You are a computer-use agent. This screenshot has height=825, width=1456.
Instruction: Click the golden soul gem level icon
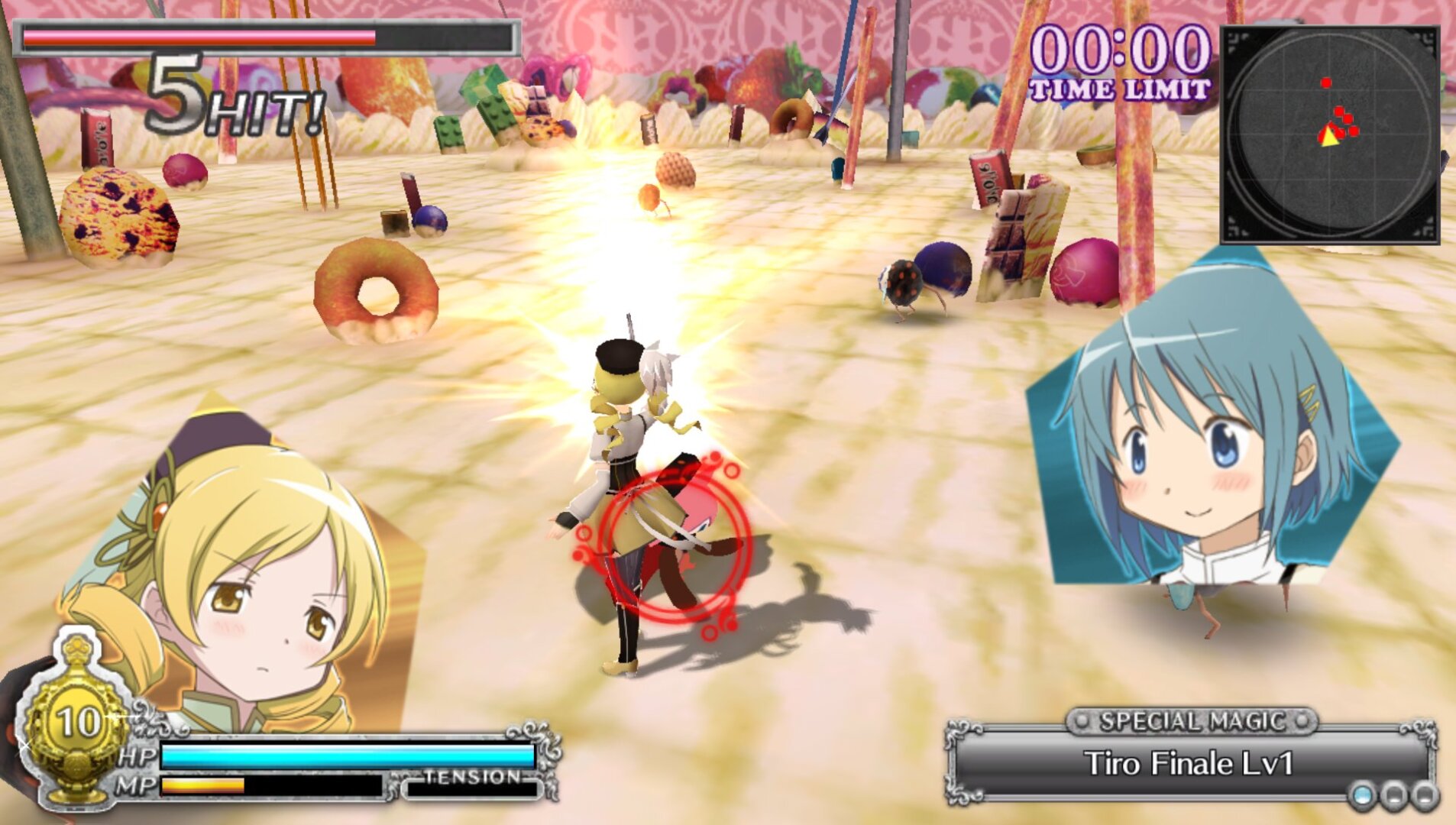point(76,722)
